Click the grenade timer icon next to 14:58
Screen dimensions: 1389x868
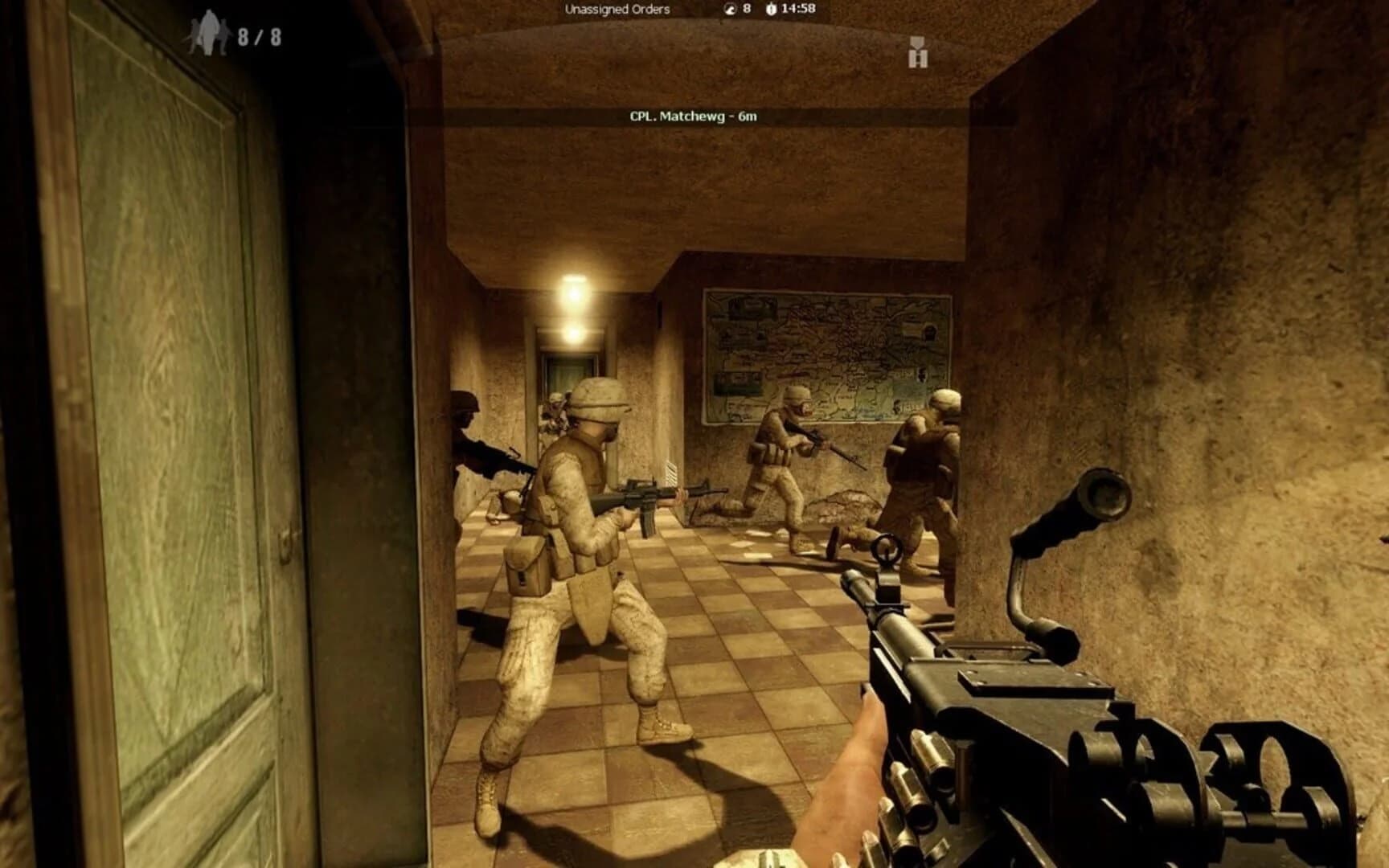point(771,10)
